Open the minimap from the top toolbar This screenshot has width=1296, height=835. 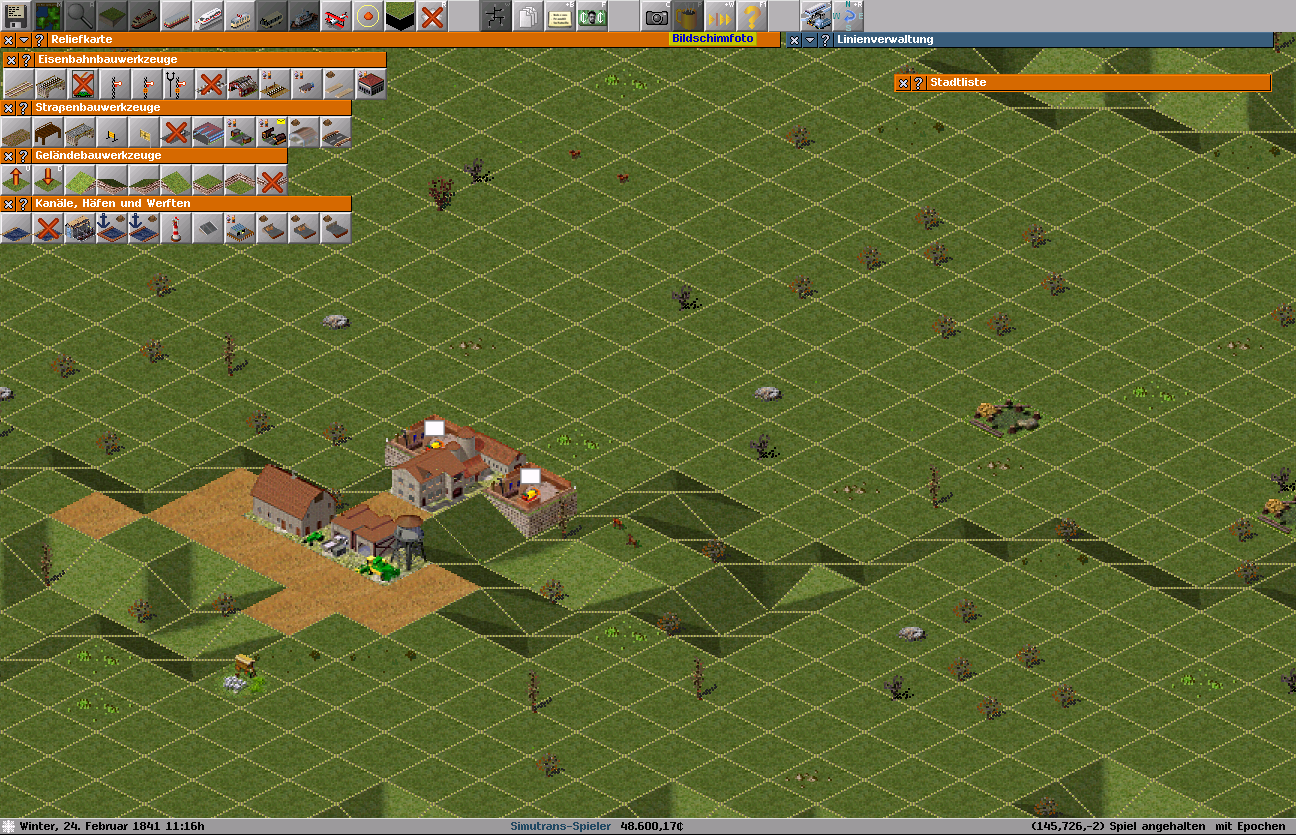click(x=48, y=16)
